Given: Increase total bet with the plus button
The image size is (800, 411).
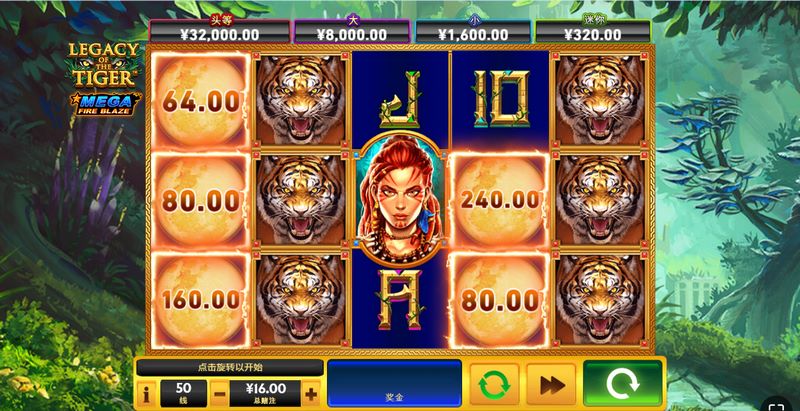Looking at the screenshot, I should (312, 394).
